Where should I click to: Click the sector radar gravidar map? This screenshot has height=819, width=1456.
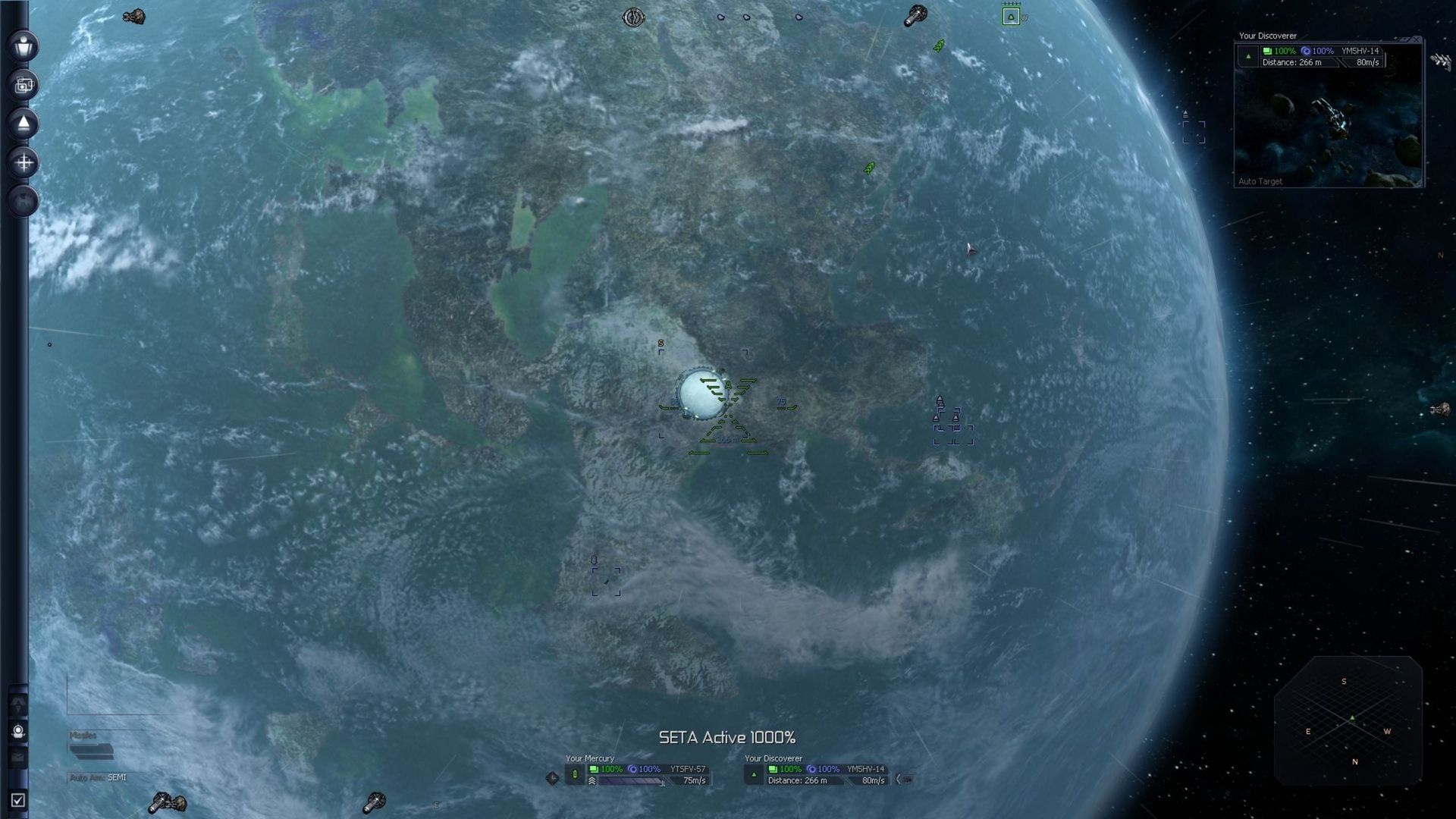click(1348, 720)
